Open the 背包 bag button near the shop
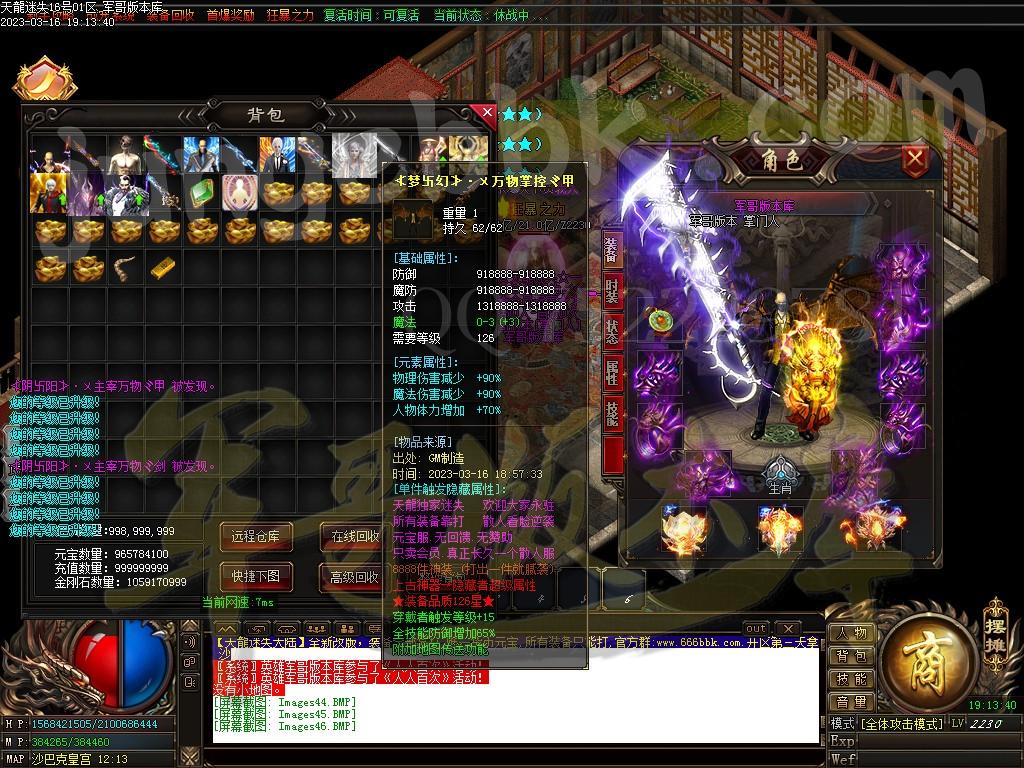 pos(852,657)
